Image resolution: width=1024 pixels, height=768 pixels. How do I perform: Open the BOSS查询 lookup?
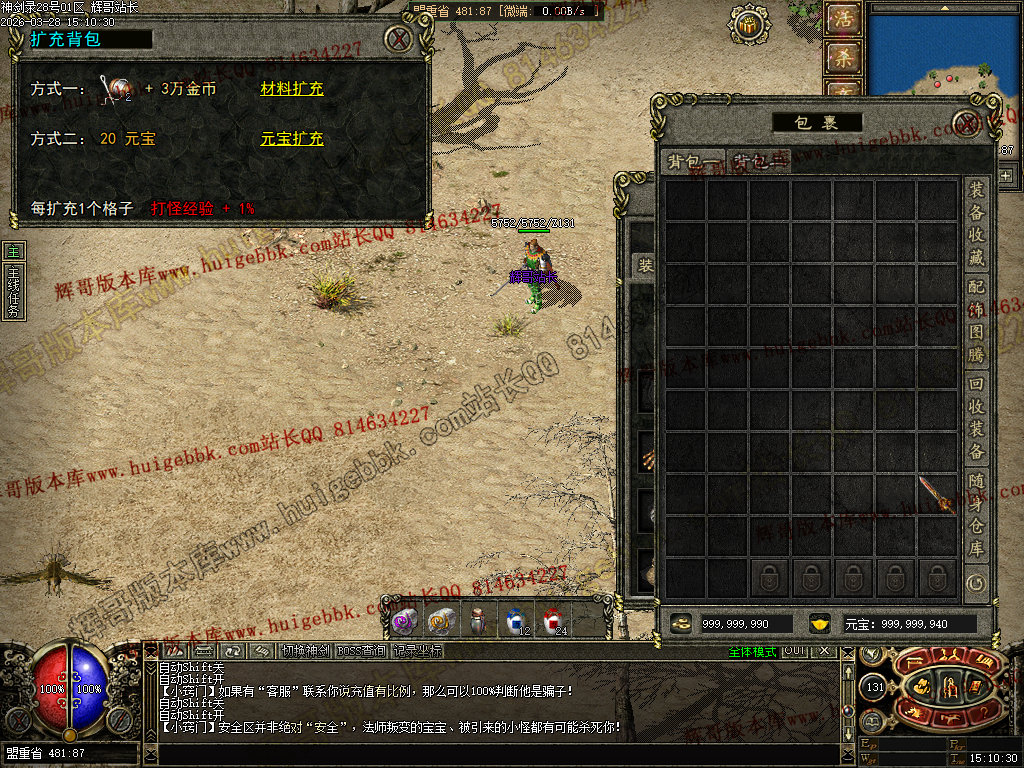pos(361,650)
